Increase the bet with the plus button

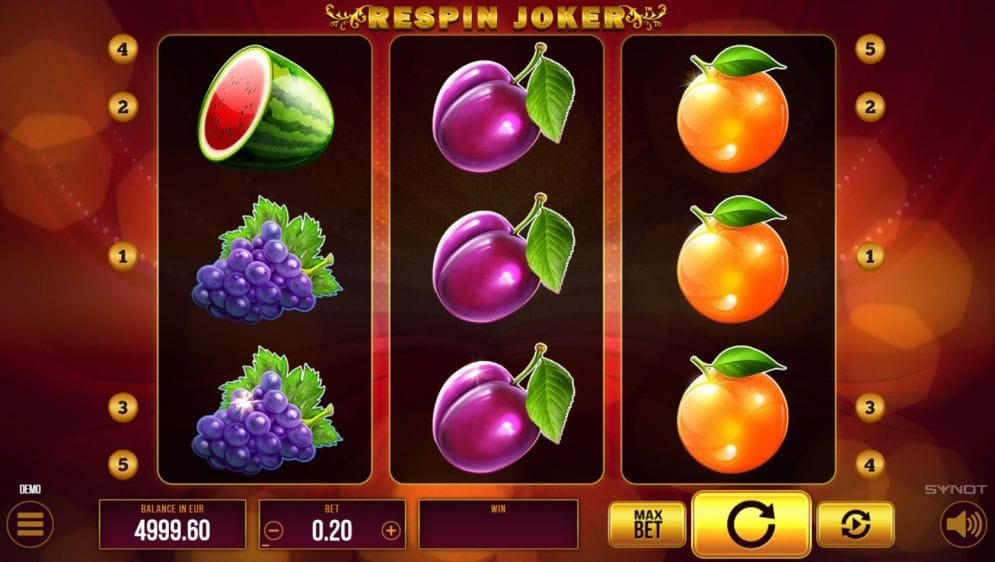(391, 531)
